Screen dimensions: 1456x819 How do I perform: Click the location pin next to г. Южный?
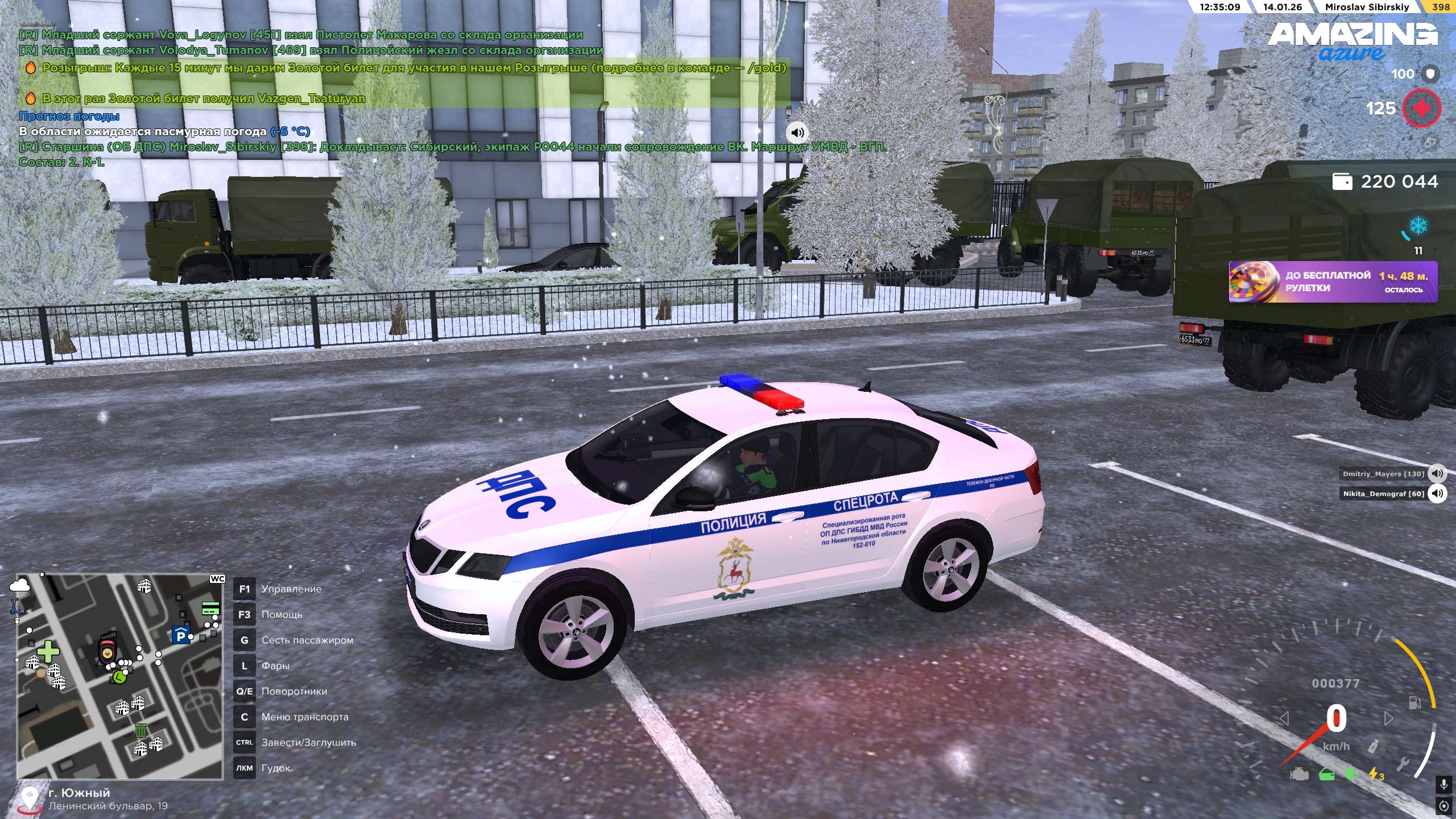pyautogui.click(x=29, y=799)
